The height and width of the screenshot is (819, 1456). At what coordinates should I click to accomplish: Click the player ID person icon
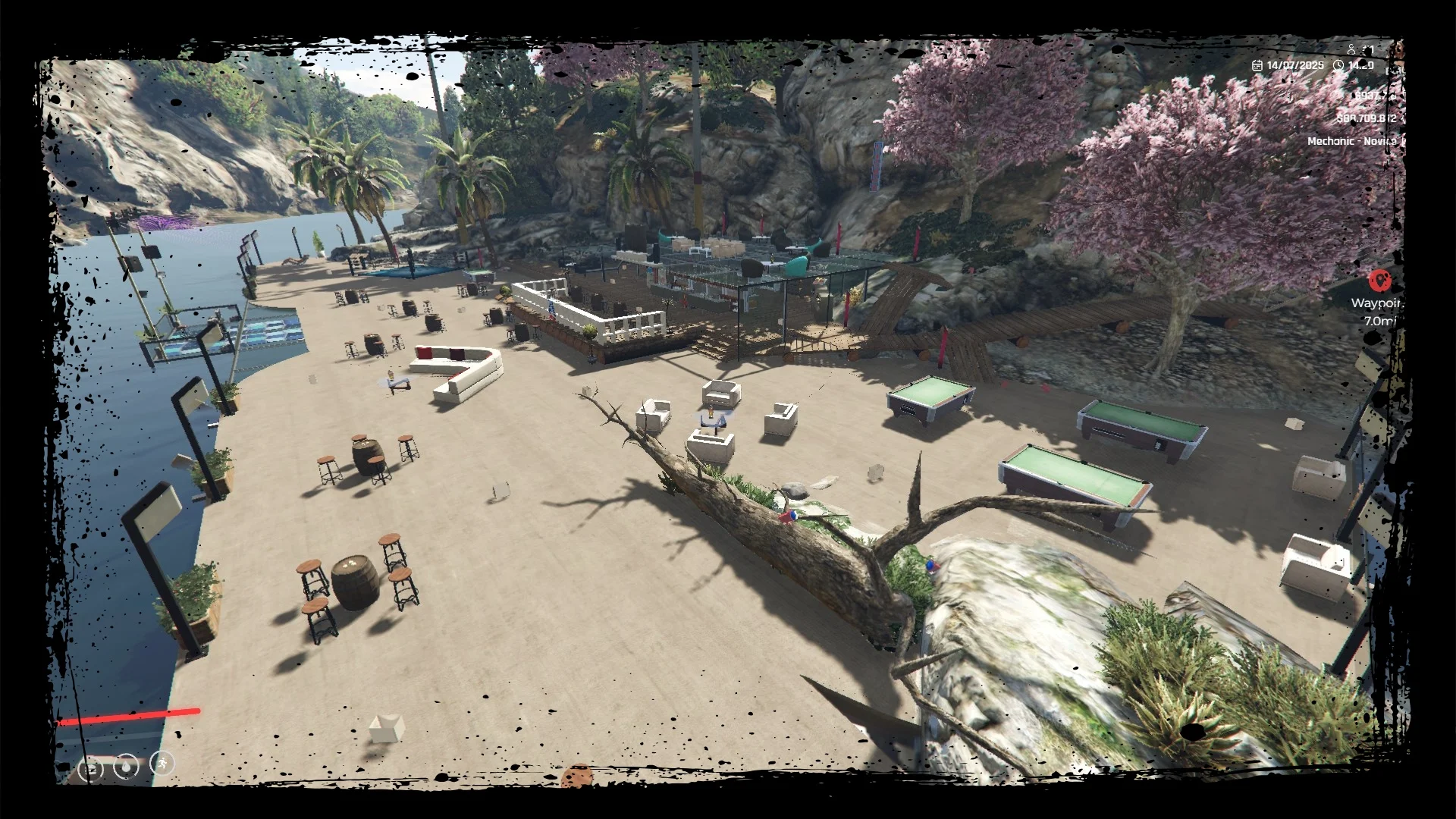click(x=1351, y=49)
